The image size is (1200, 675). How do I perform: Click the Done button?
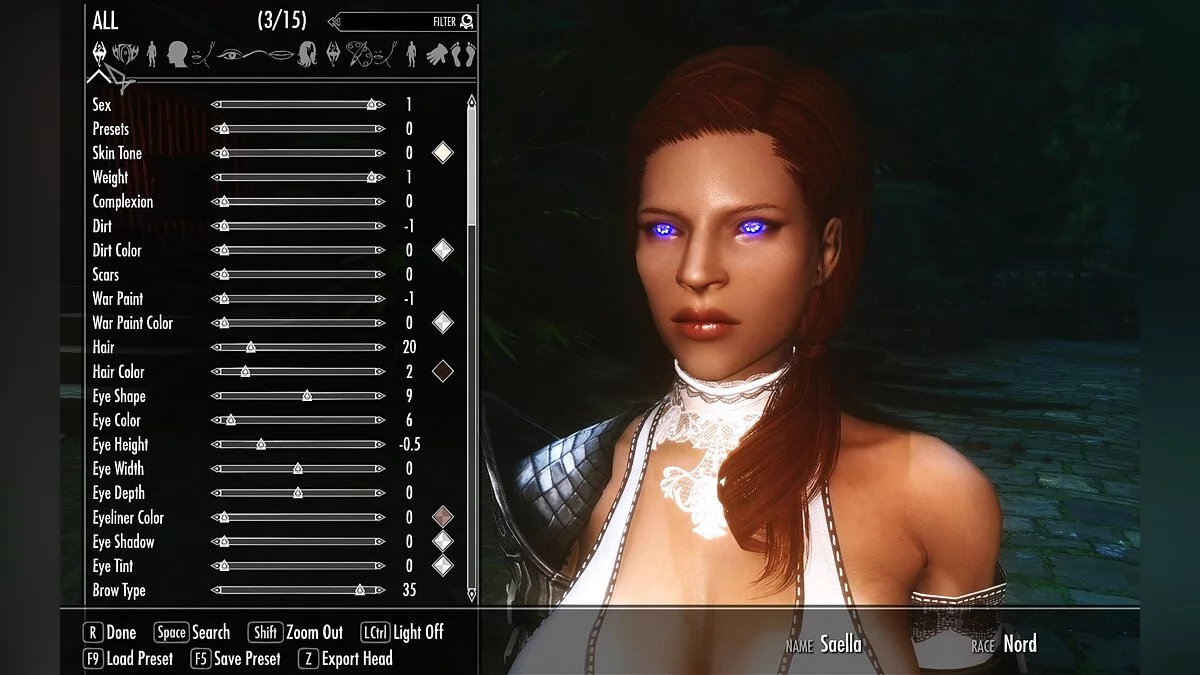click(x=111, y=632)
